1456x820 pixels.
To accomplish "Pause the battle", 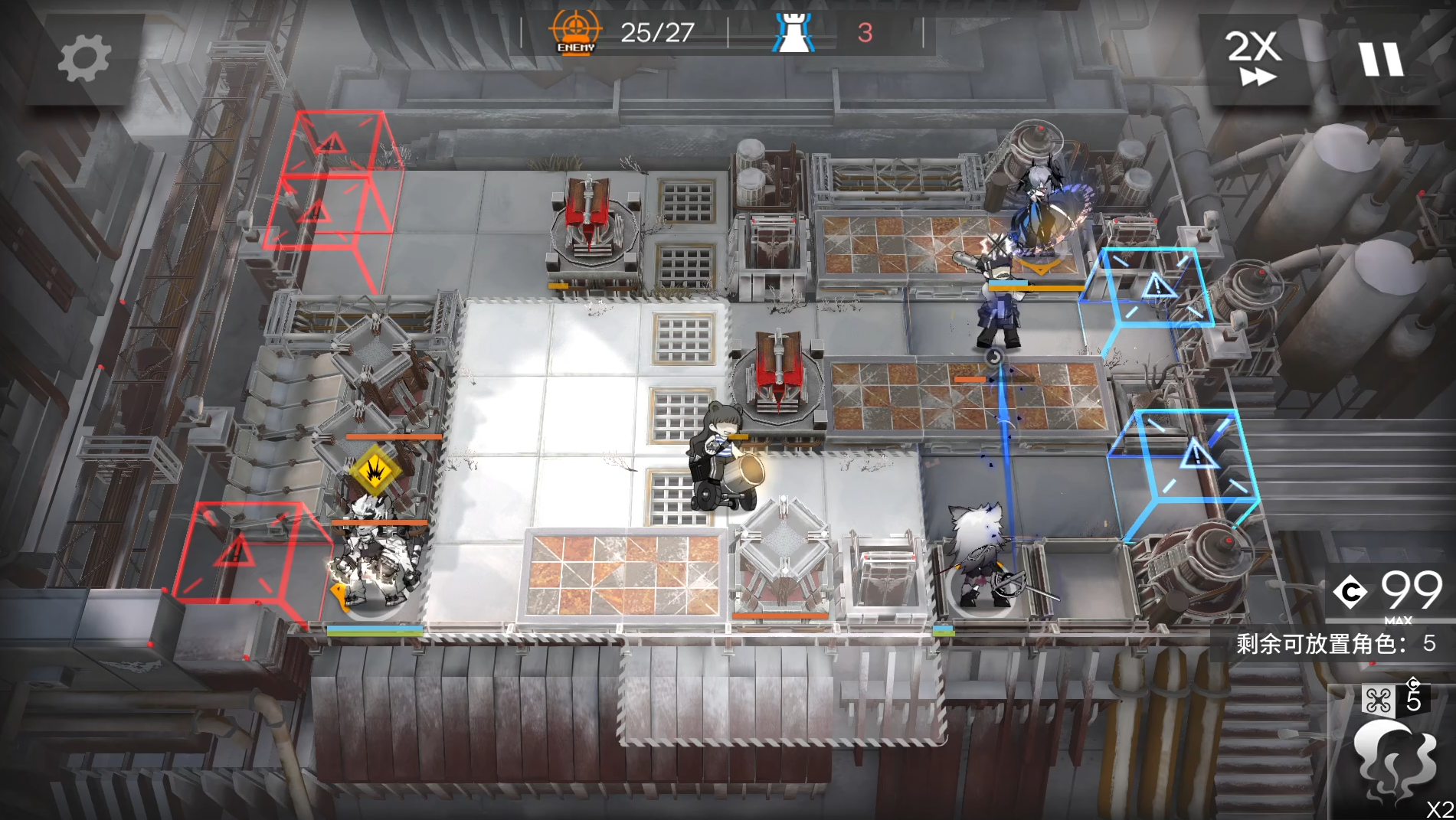I will [x=1381, y=59].
